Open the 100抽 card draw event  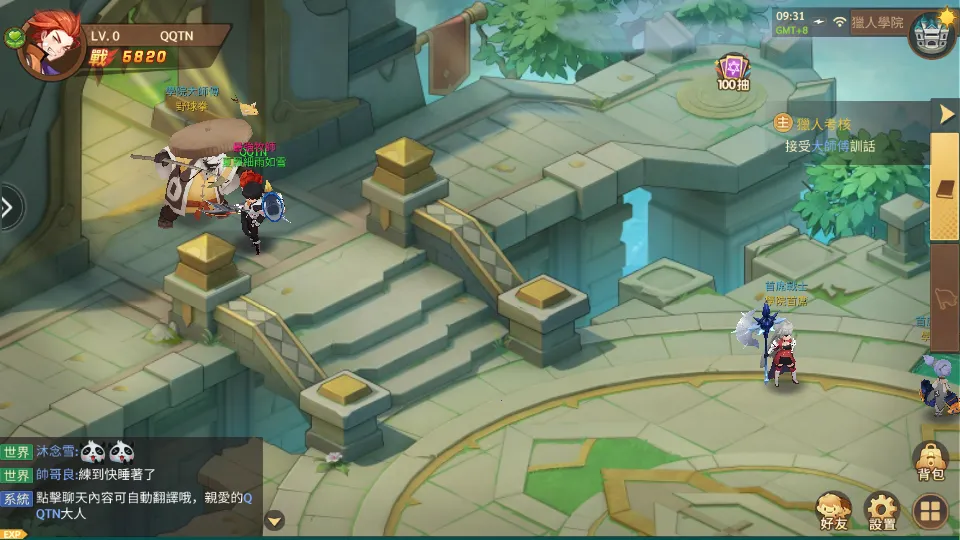[733, 73]
